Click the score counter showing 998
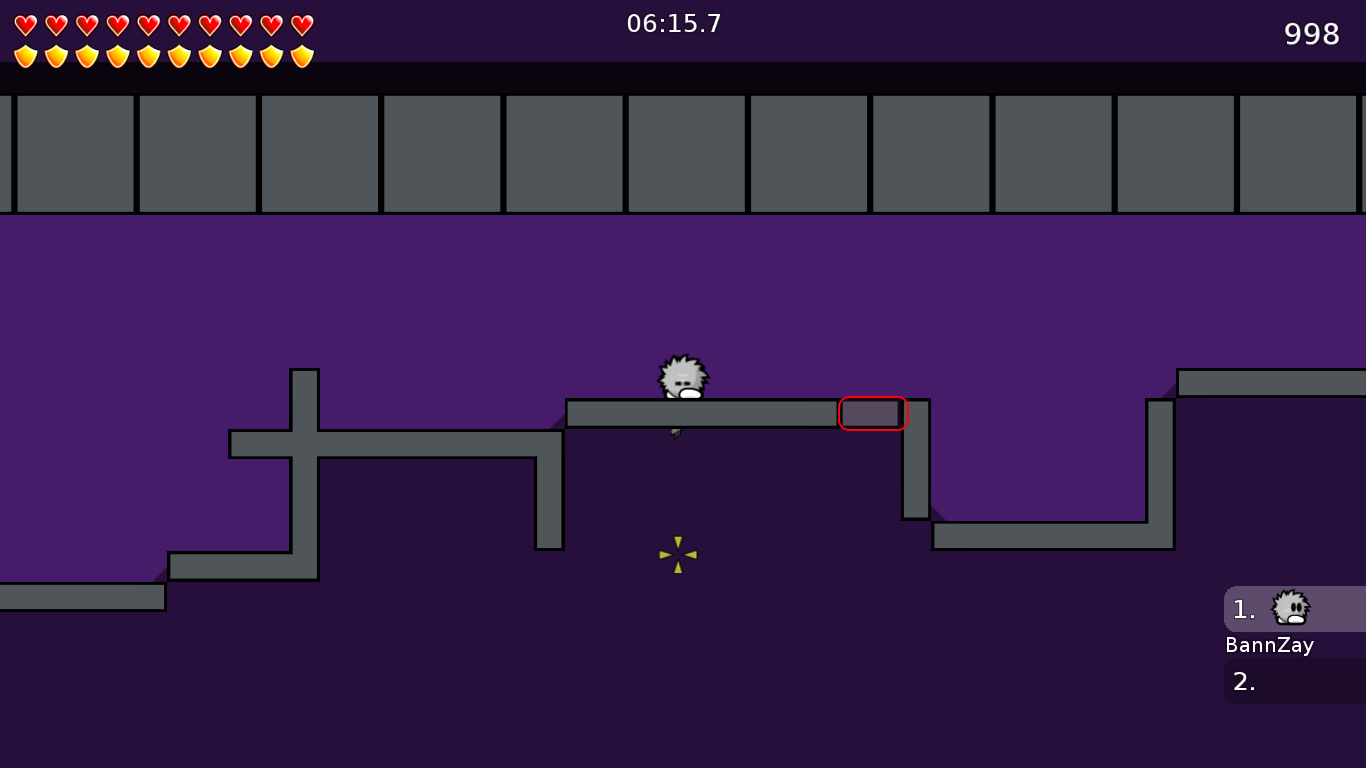The width and height of the screenshot is (1366, 768). pyautogui.click(x=1310, y=34)
